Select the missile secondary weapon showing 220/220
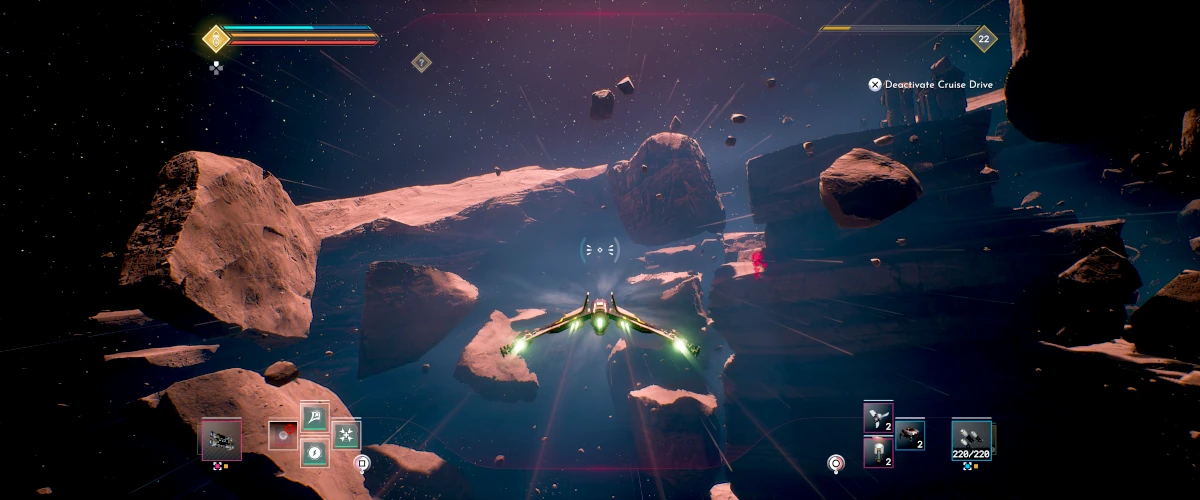 971,437
